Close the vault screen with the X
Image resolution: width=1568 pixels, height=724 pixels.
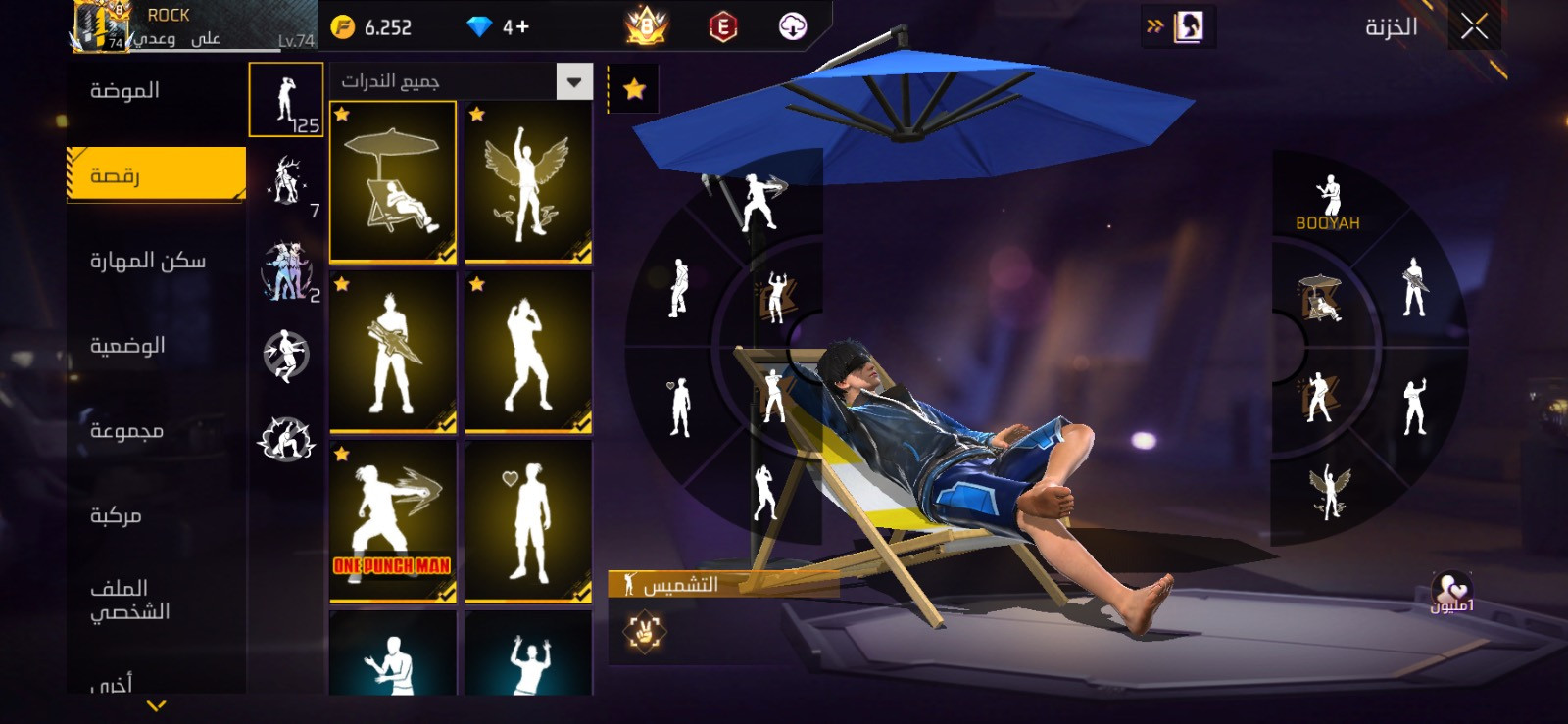point(1474,26)
